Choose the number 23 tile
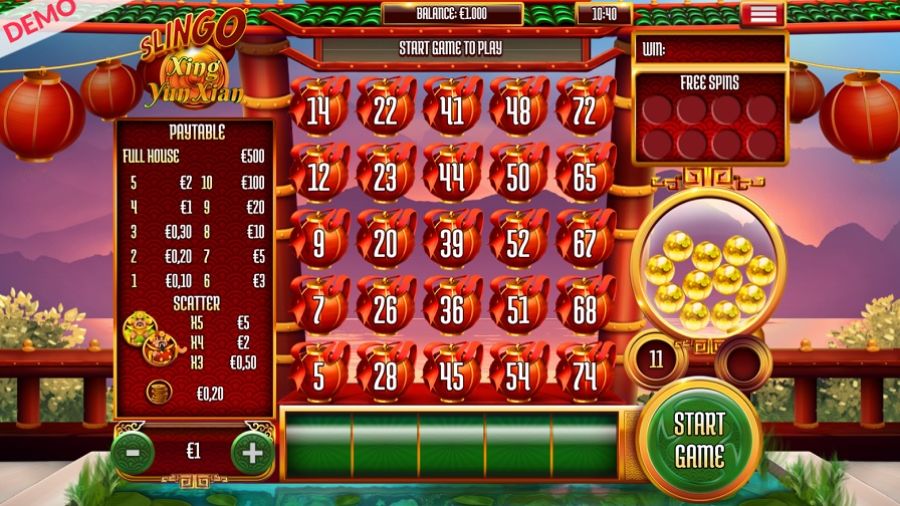The width and height of the screenshot is (900, 506). pyautogui.click(x=386, y=177)
